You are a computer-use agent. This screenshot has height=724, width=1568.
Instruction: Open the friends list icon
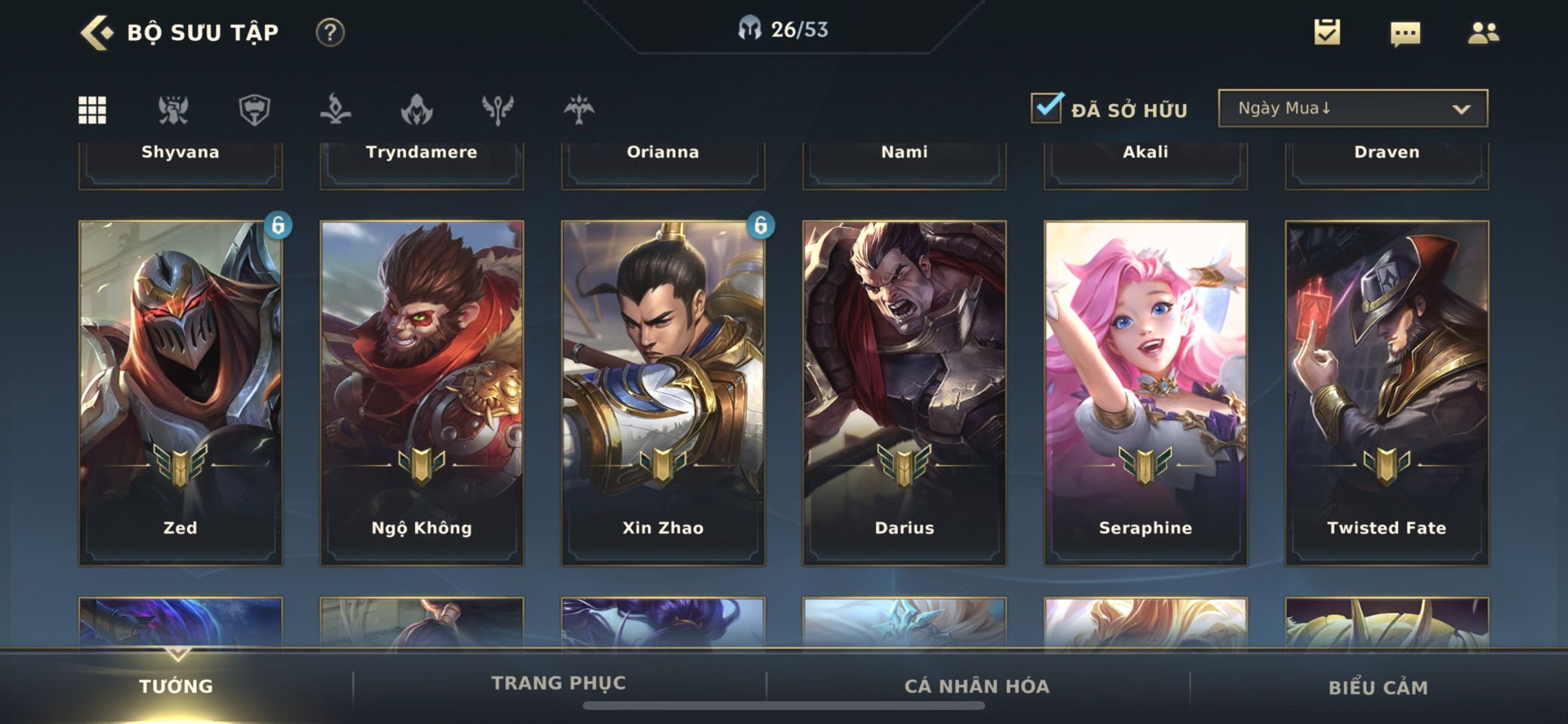point(1483,32)
